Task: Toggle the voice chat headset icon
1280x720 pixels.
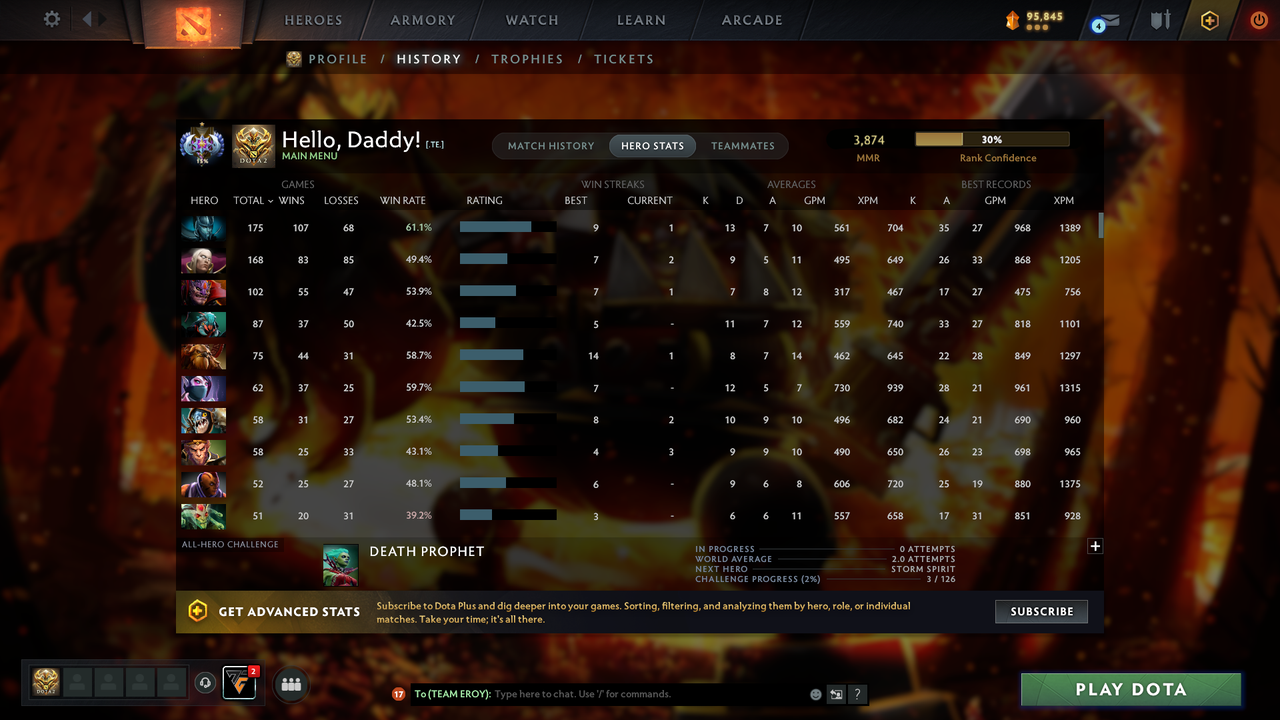Action: [x=207, y=683]
